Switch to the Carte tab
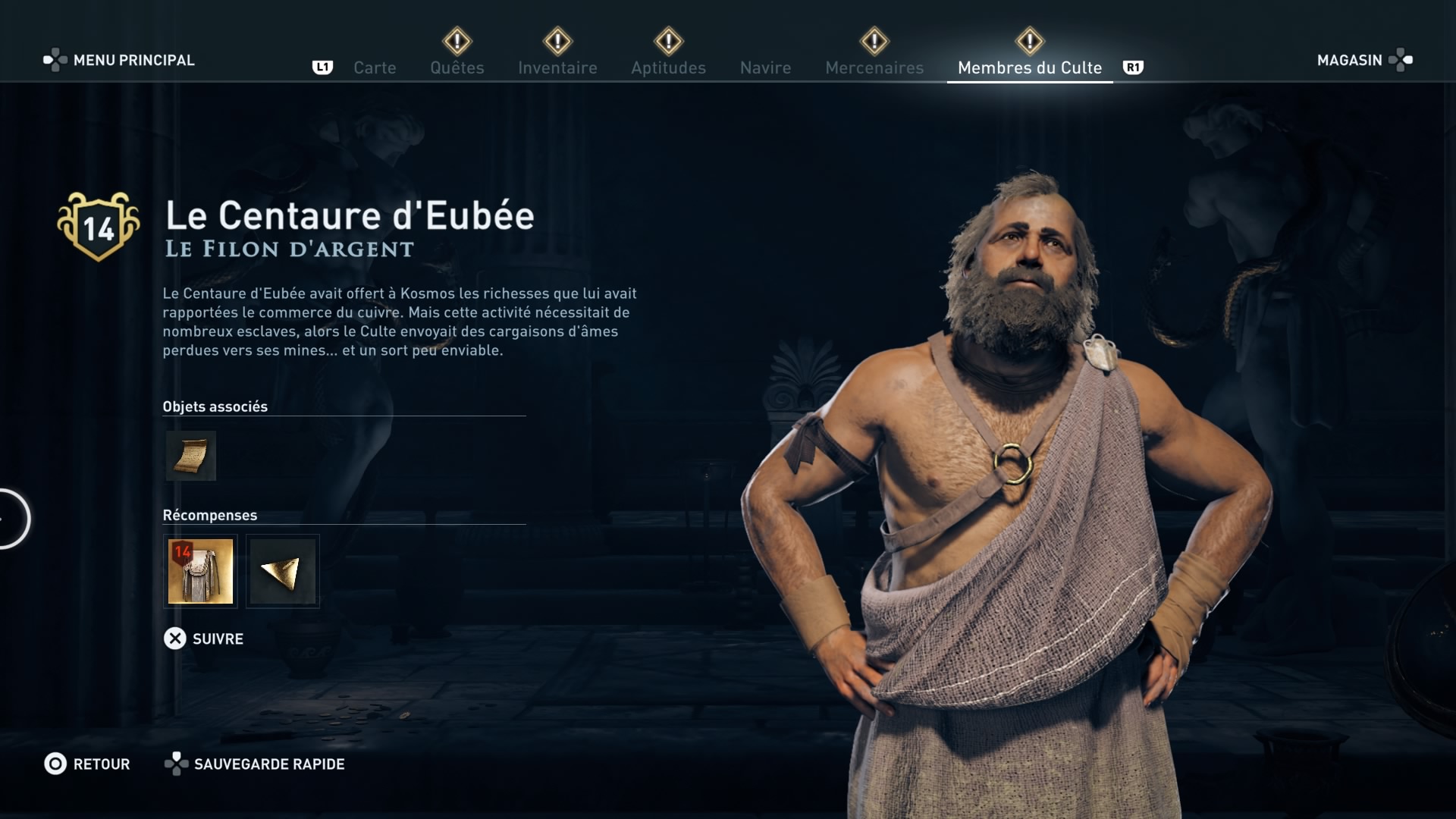The height and width of the screenshot is (819, 1456). pyautogui.click(x=375, y=67)
